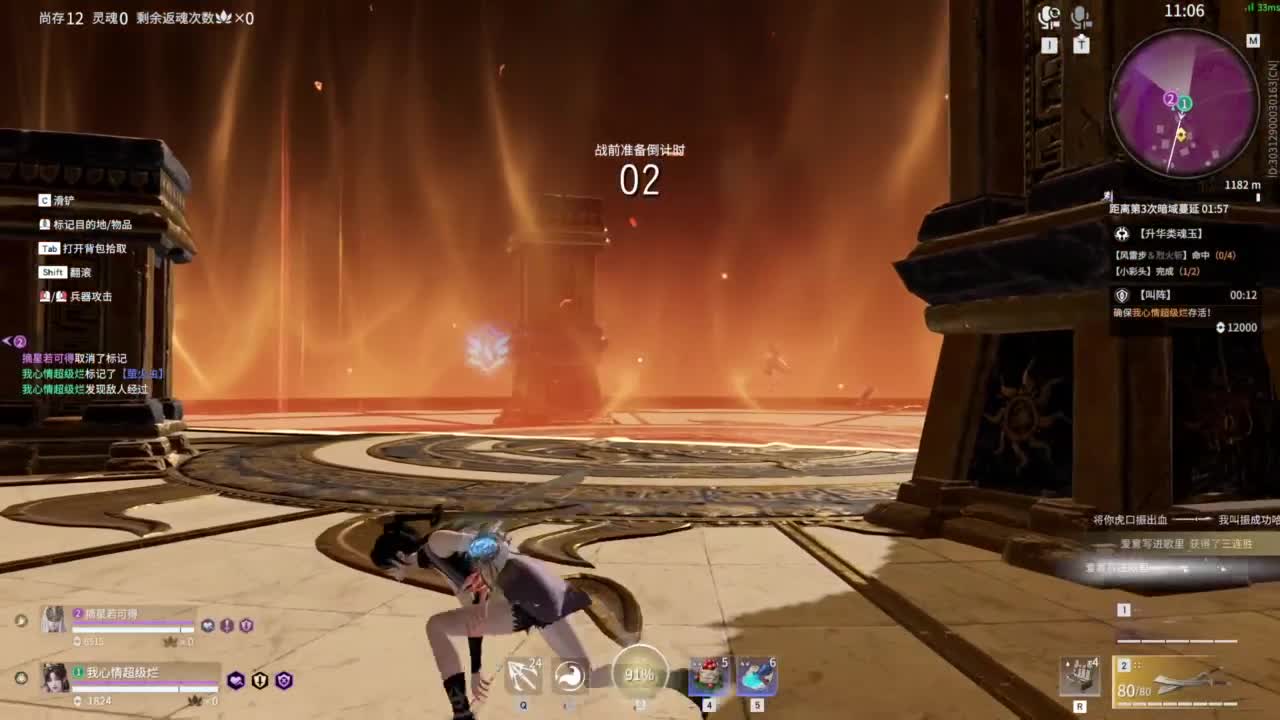Click the 91% circular energy gauge

tap(639, 673)
